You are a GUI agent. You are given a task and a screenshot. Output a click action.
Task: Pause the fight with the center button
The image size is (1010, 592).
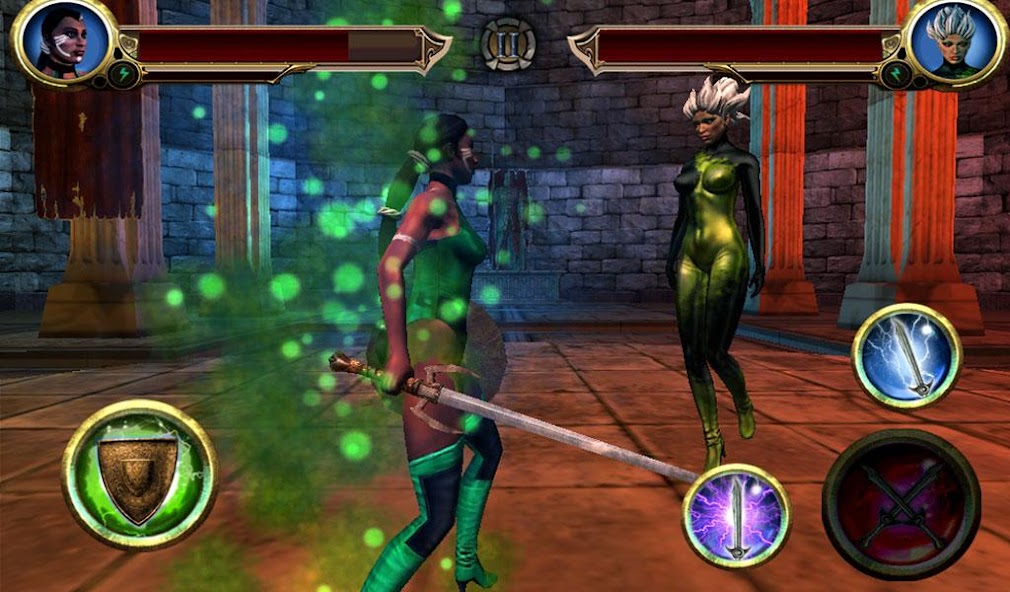click(x=508, y=45)
